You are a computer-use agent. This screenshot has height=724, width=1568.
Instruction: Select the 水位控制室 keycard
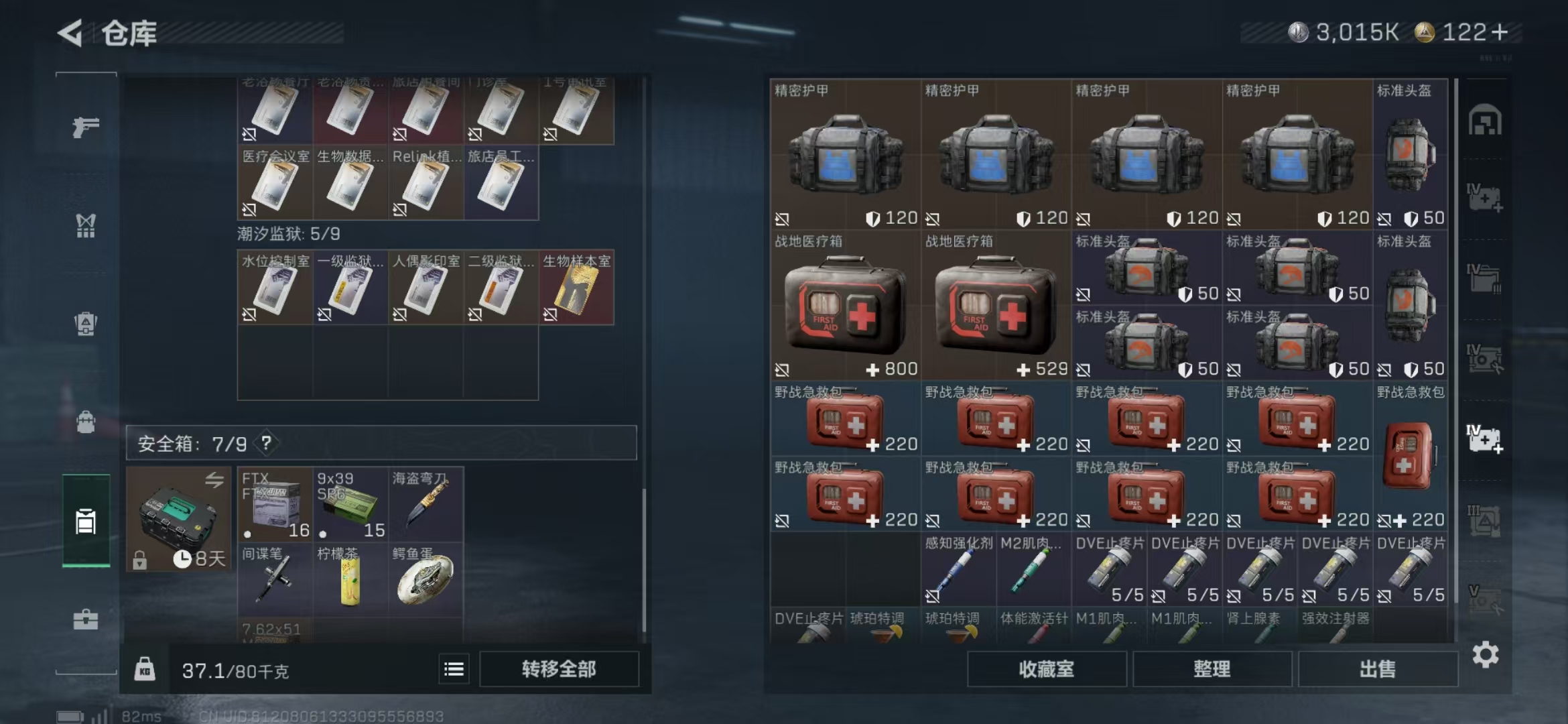point(275,288)
